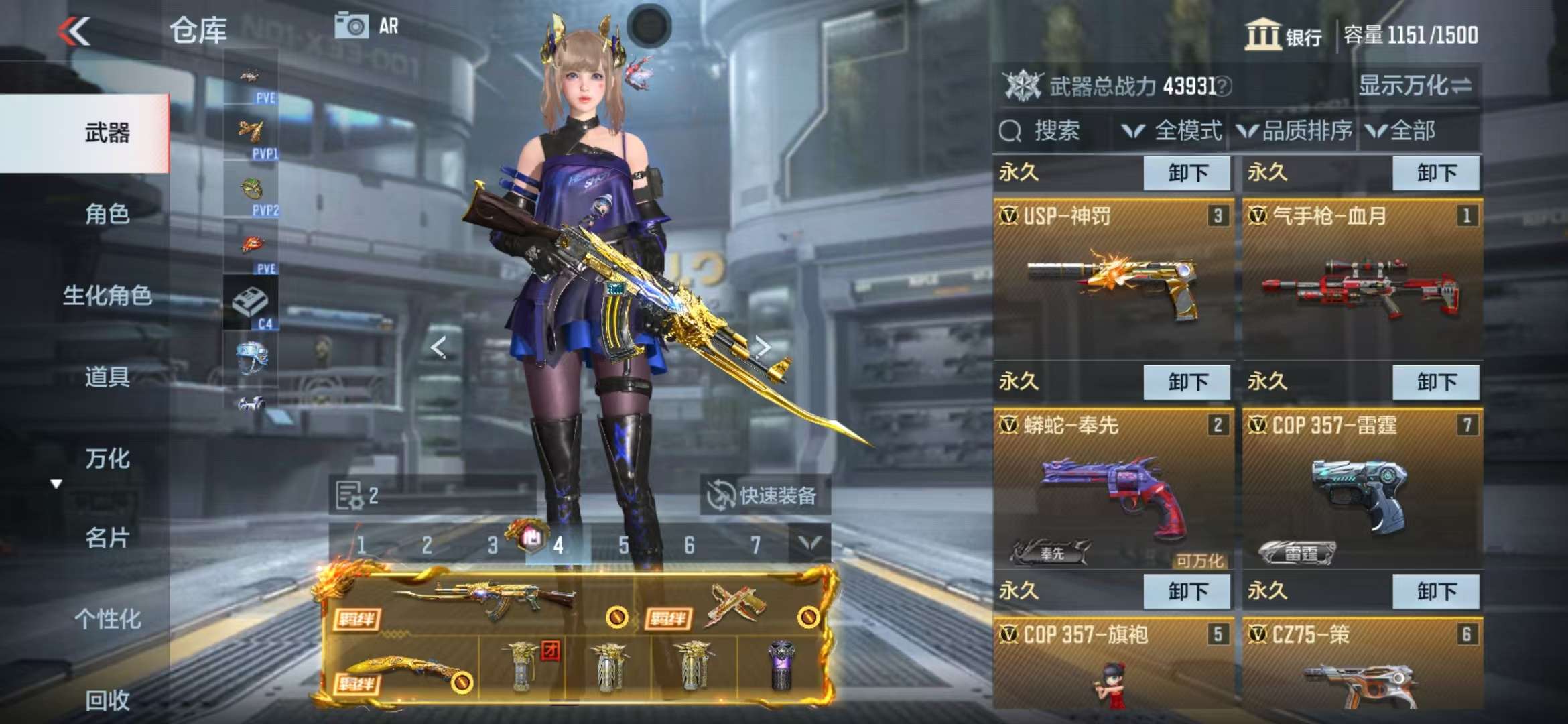Viewport: 1568px width, 724px height.
Task: Open the 万化 category
Action: coord(107,459)
